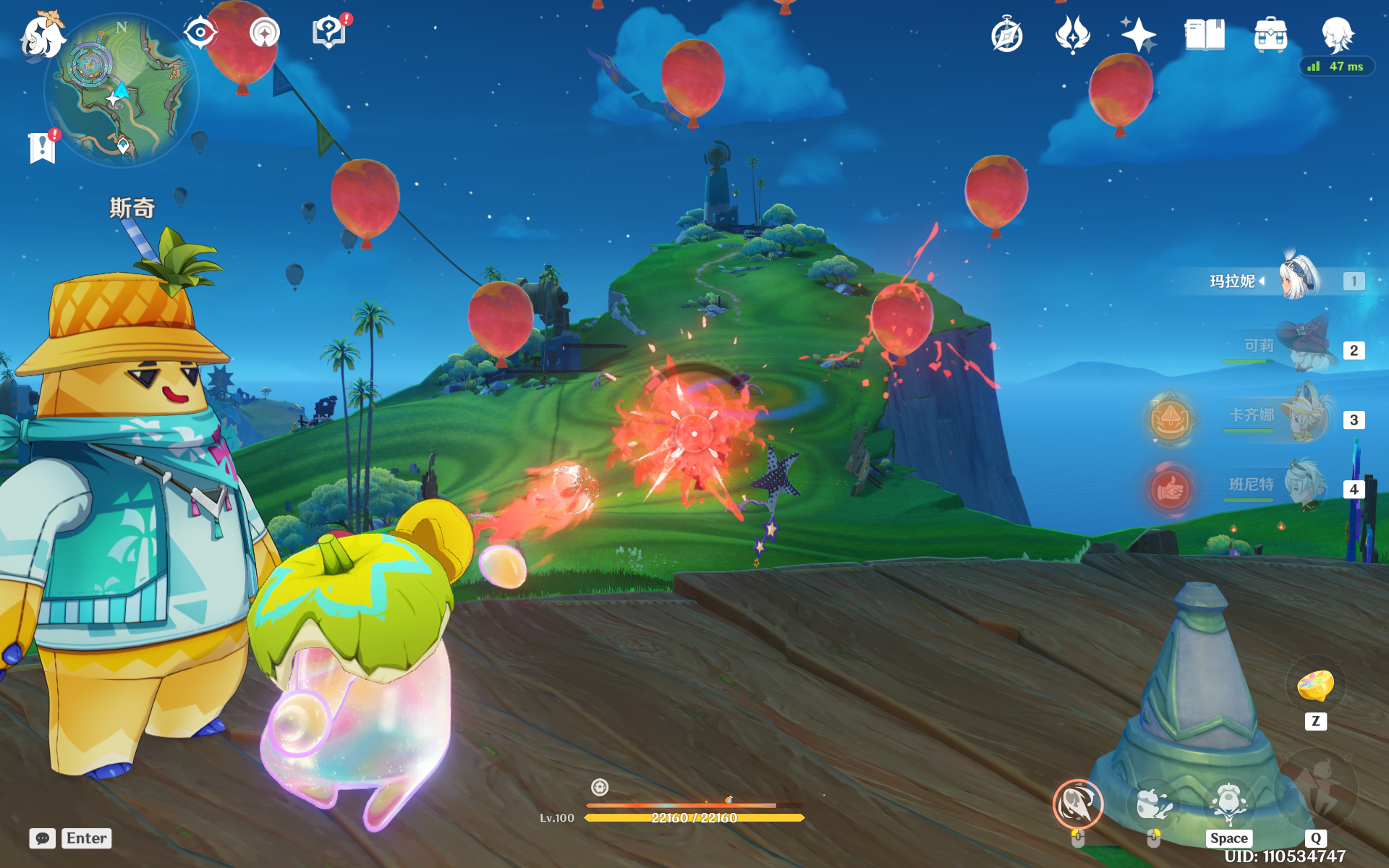Open the open-book handbook icon
Viewport: 1389px width, 868px height.
pos(1205,35)
